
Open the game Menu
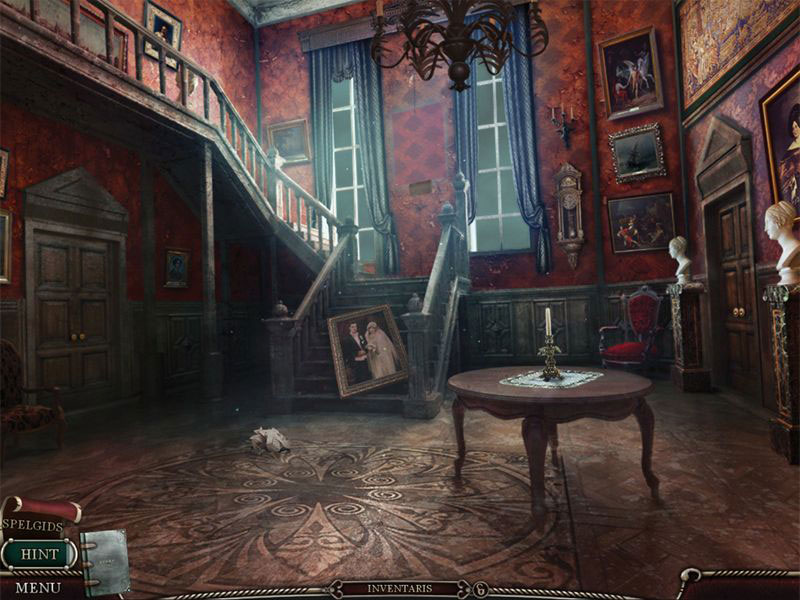pos(38,587)
